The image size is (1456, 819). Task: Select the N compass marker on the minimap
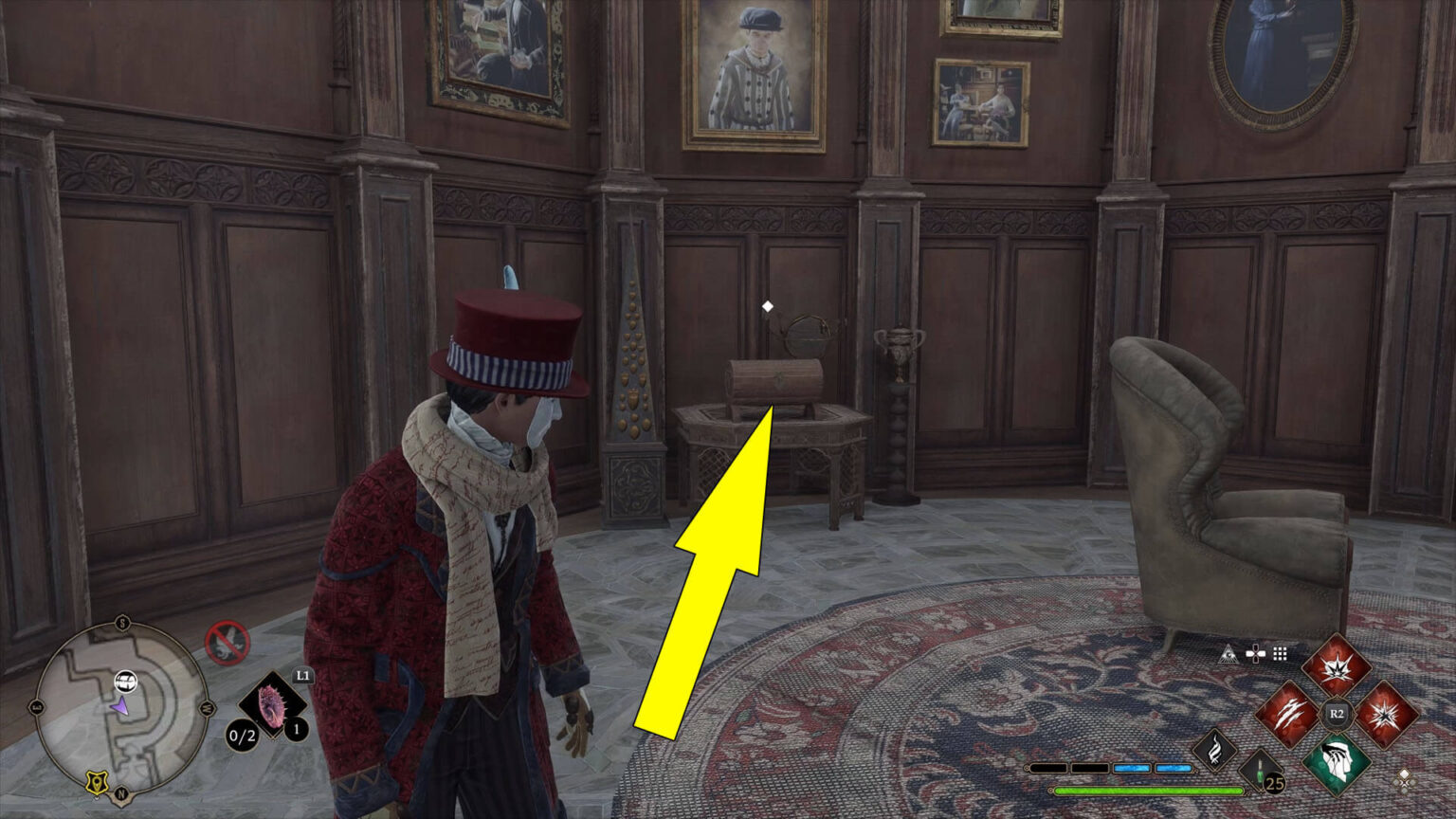pyautogui.click(x=122, y=793)
